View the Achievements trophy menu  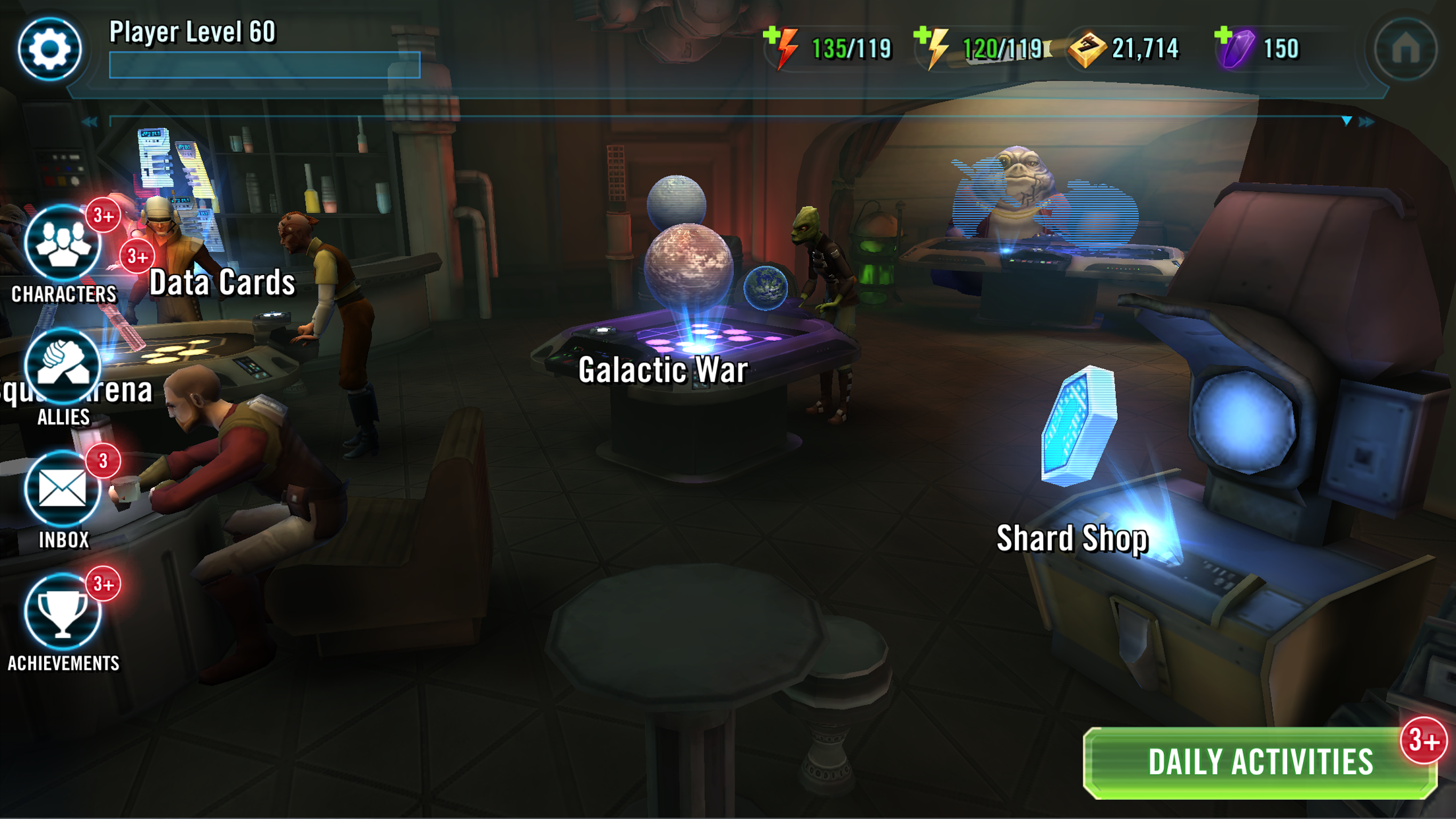pos(63,613)
